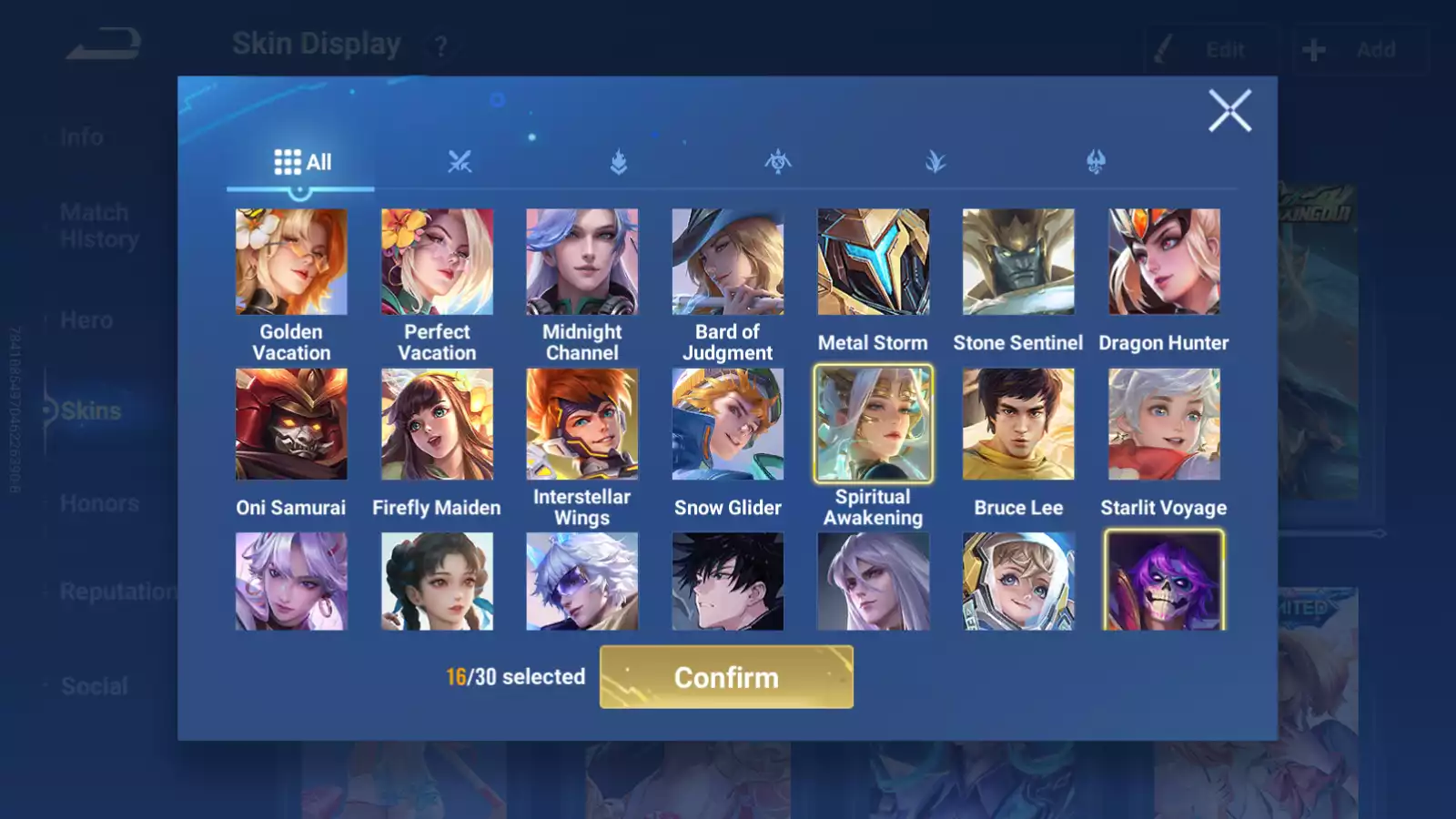Choose the Bruce Lee skin
This screenshot has width=1456, height=819.
tap(1018, 424)
